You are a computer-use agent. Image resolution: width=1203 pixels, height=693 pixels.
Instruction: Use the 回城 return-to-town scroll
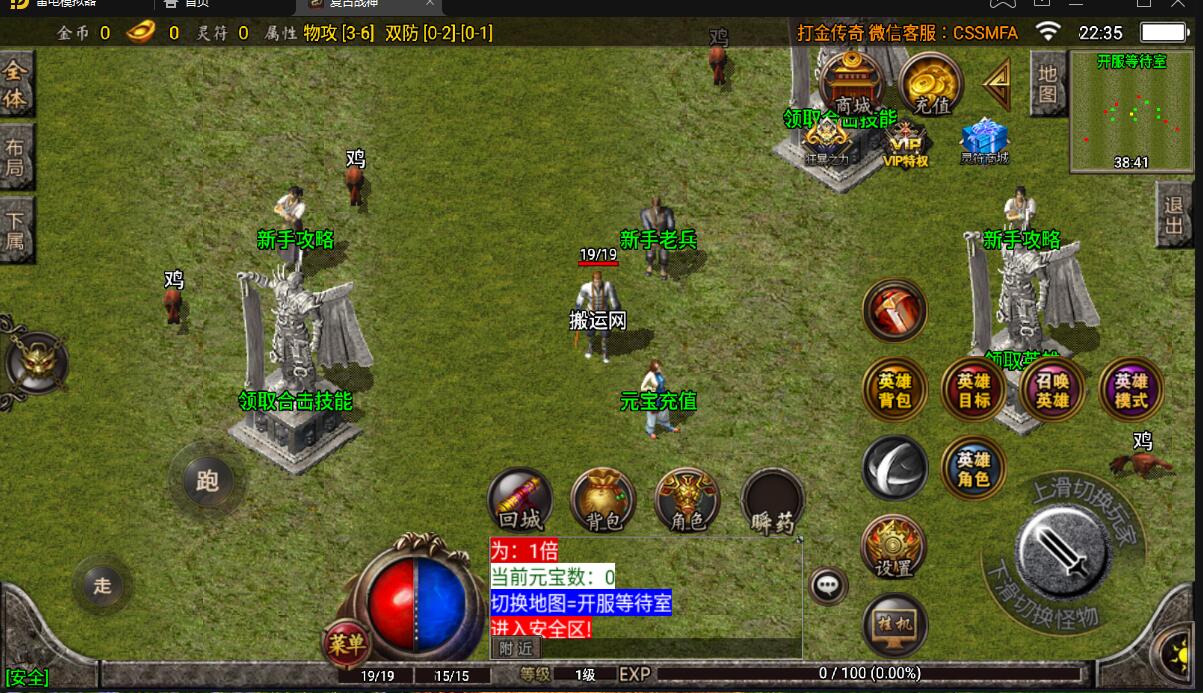click(x=520, y=500)
